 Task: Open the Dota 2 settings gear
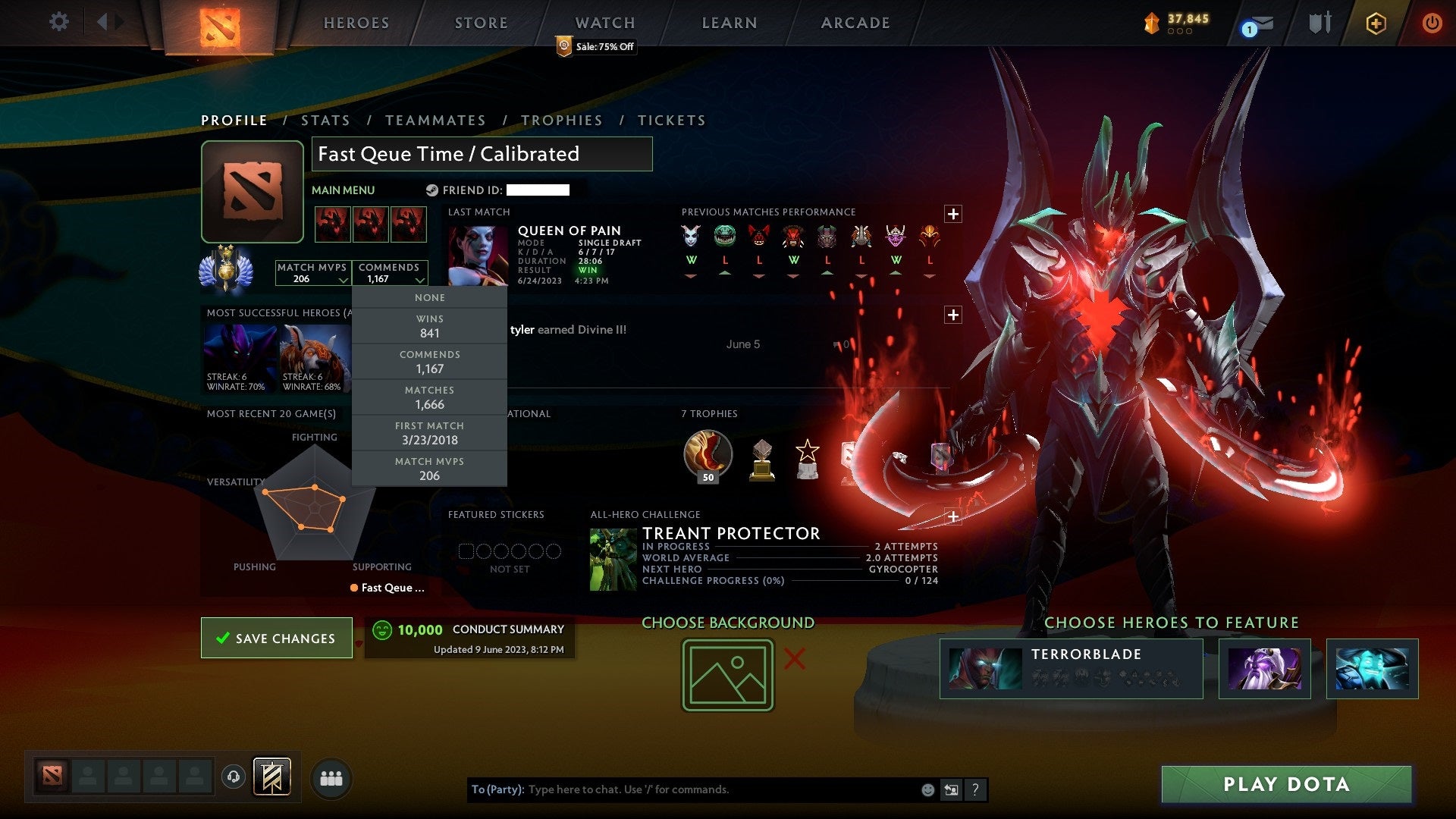(x=58, y=22)
